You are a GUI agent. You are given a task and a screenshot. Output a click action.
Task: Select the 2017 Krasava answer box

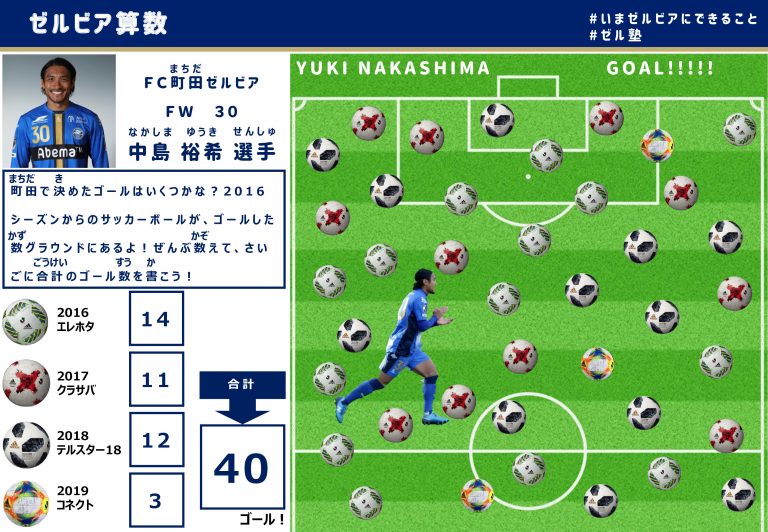pyautogui.click(x=156, y=379)
